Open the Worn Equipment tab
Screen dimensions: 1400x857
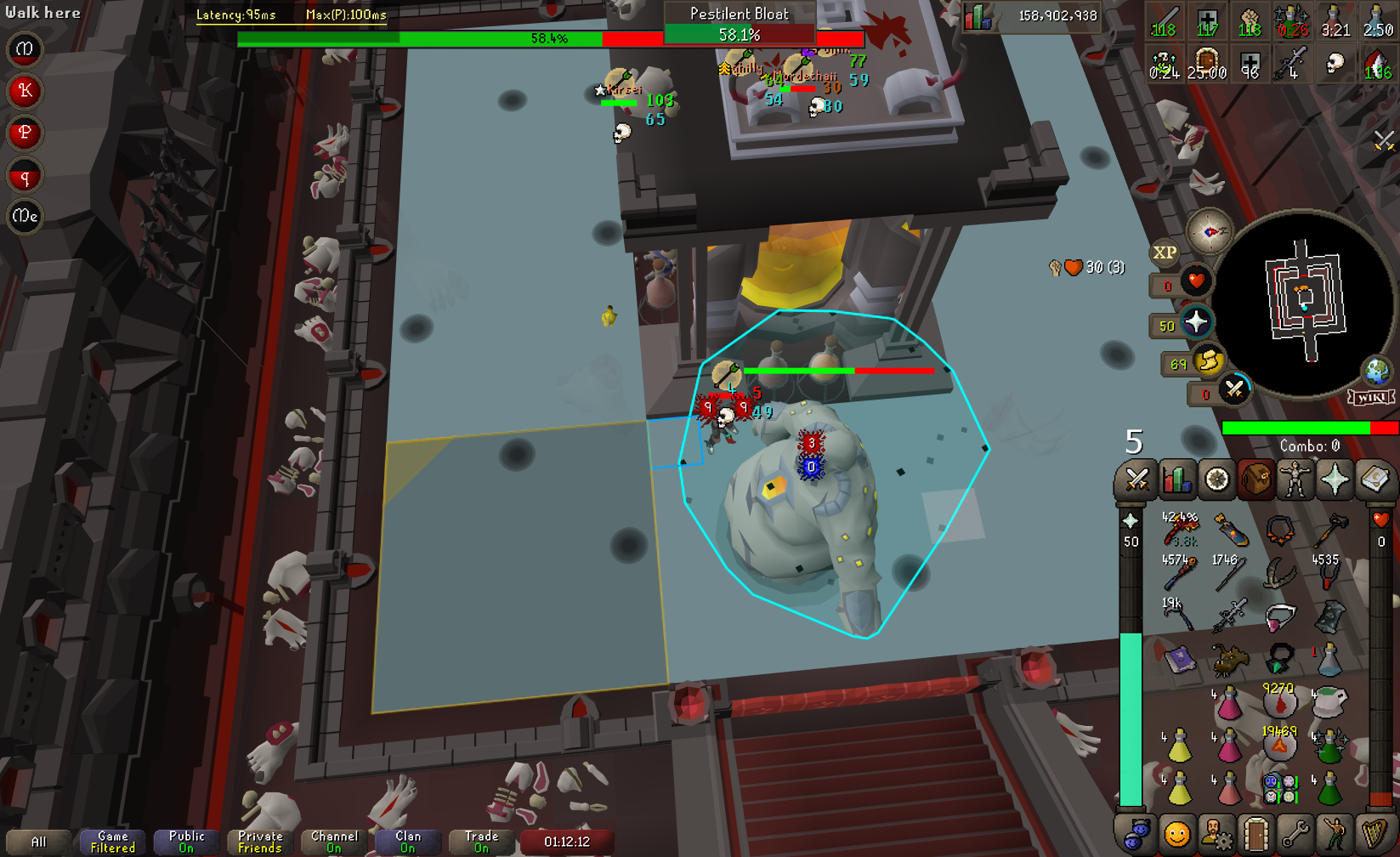tap(1295, 480)
